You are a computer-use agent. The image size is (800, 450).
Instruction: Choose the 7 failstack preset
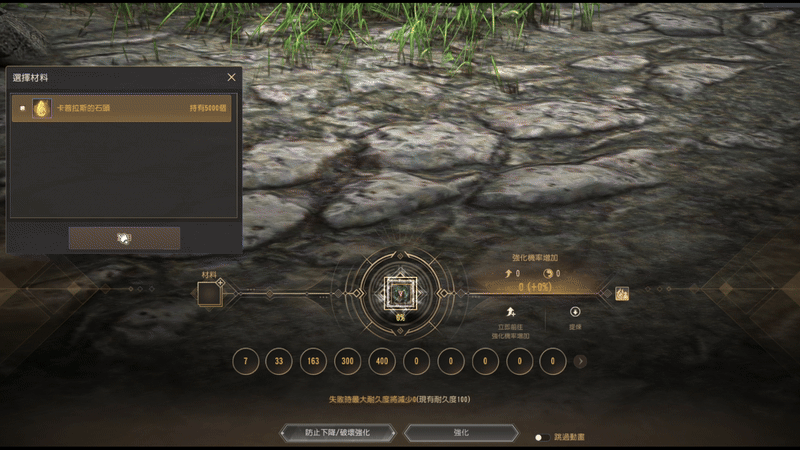[246, 361]
